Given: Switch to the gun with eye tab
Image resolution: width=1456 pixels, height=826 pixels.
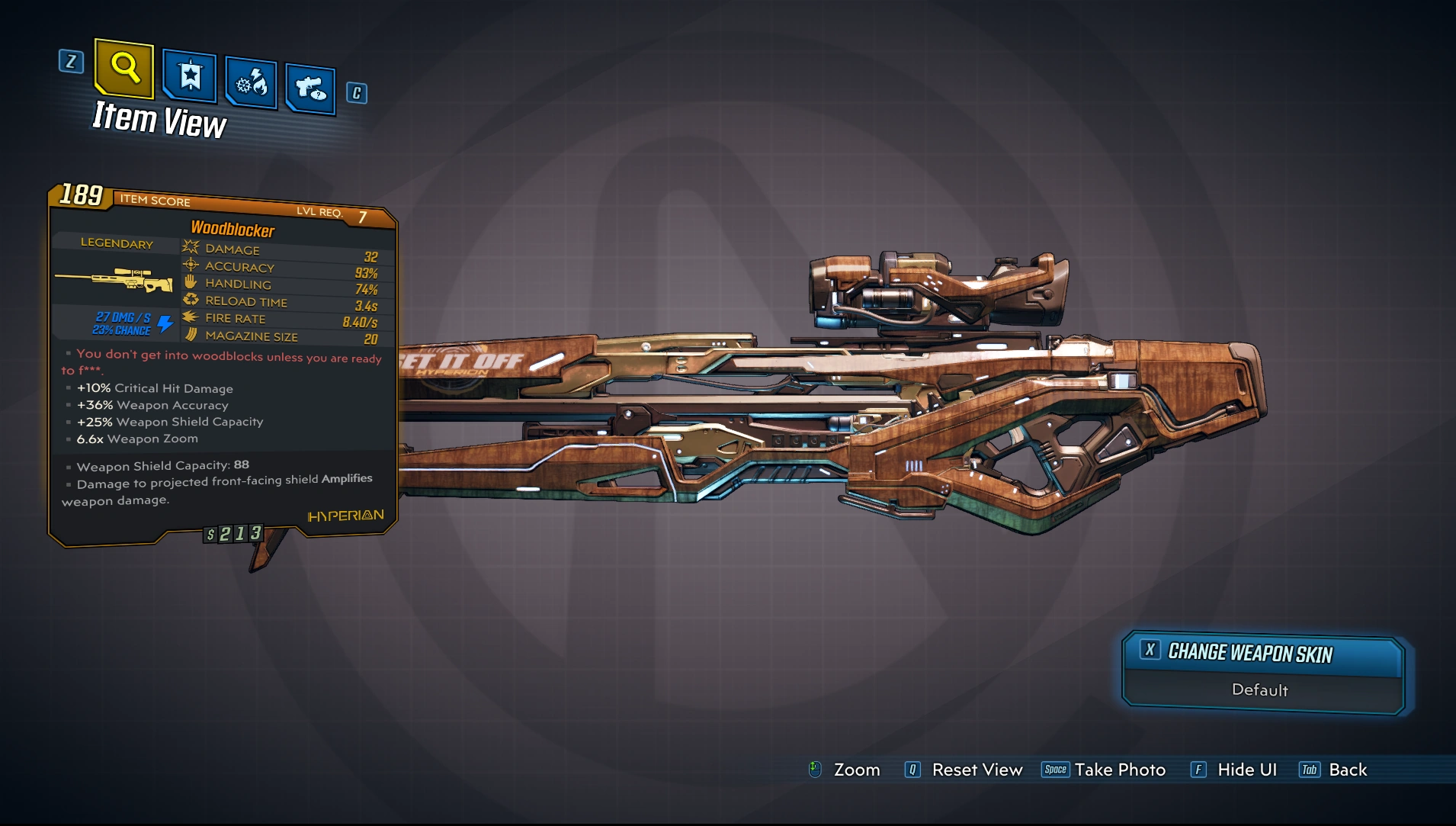Looking at the screenshot, I should tap(310, 89).
